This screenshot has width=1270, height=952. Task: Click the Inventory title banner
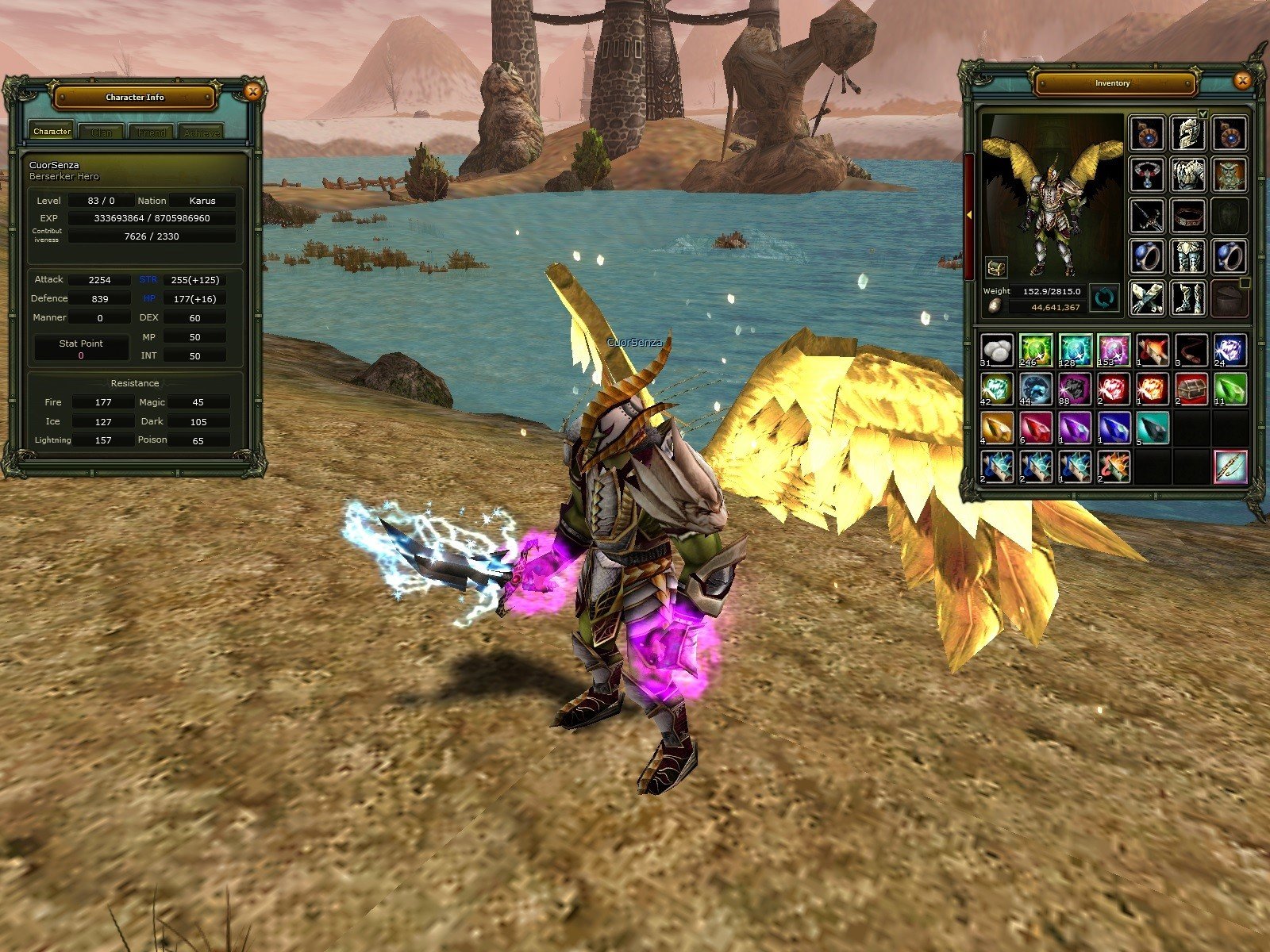tap(1114, 83)
